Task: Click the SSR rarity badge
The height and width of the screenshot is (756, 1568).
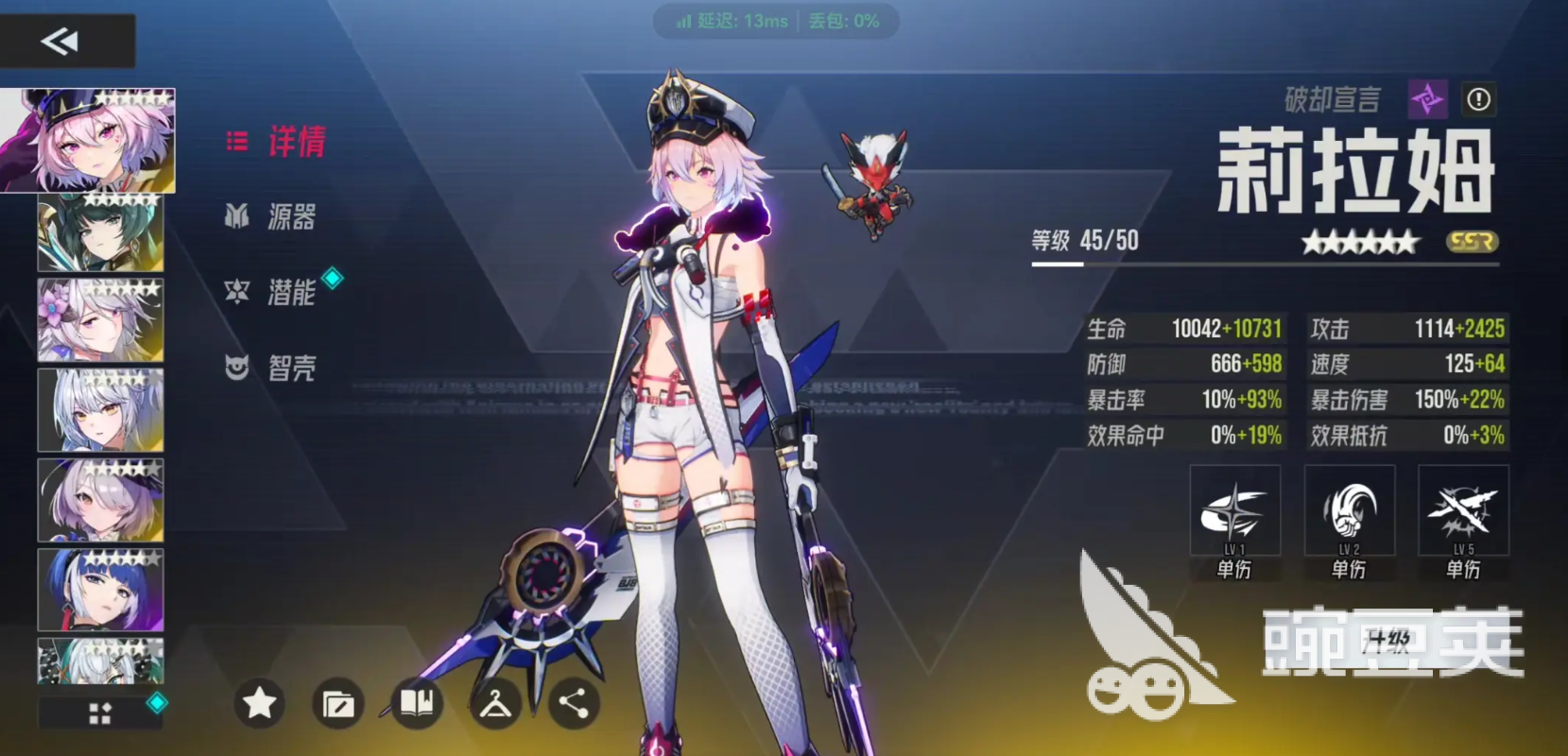Action: (x=1474, y=242)
